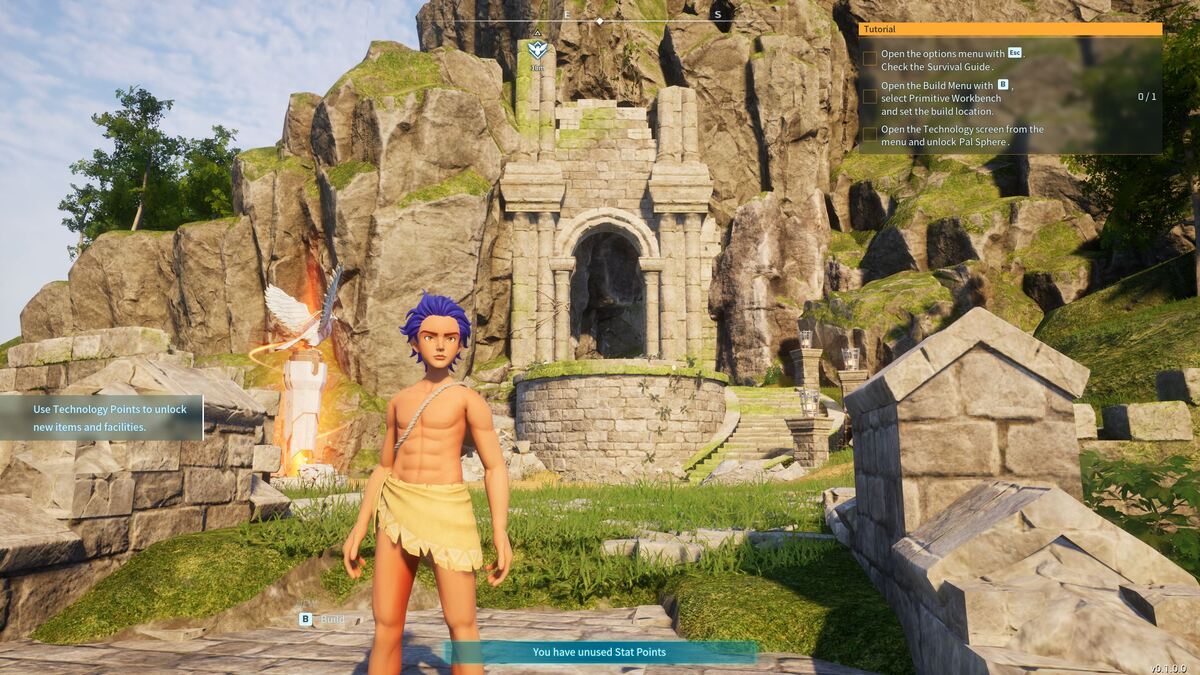Click the Technology Points hint notification
1200x675 pixels.
[x=101, y=418]
